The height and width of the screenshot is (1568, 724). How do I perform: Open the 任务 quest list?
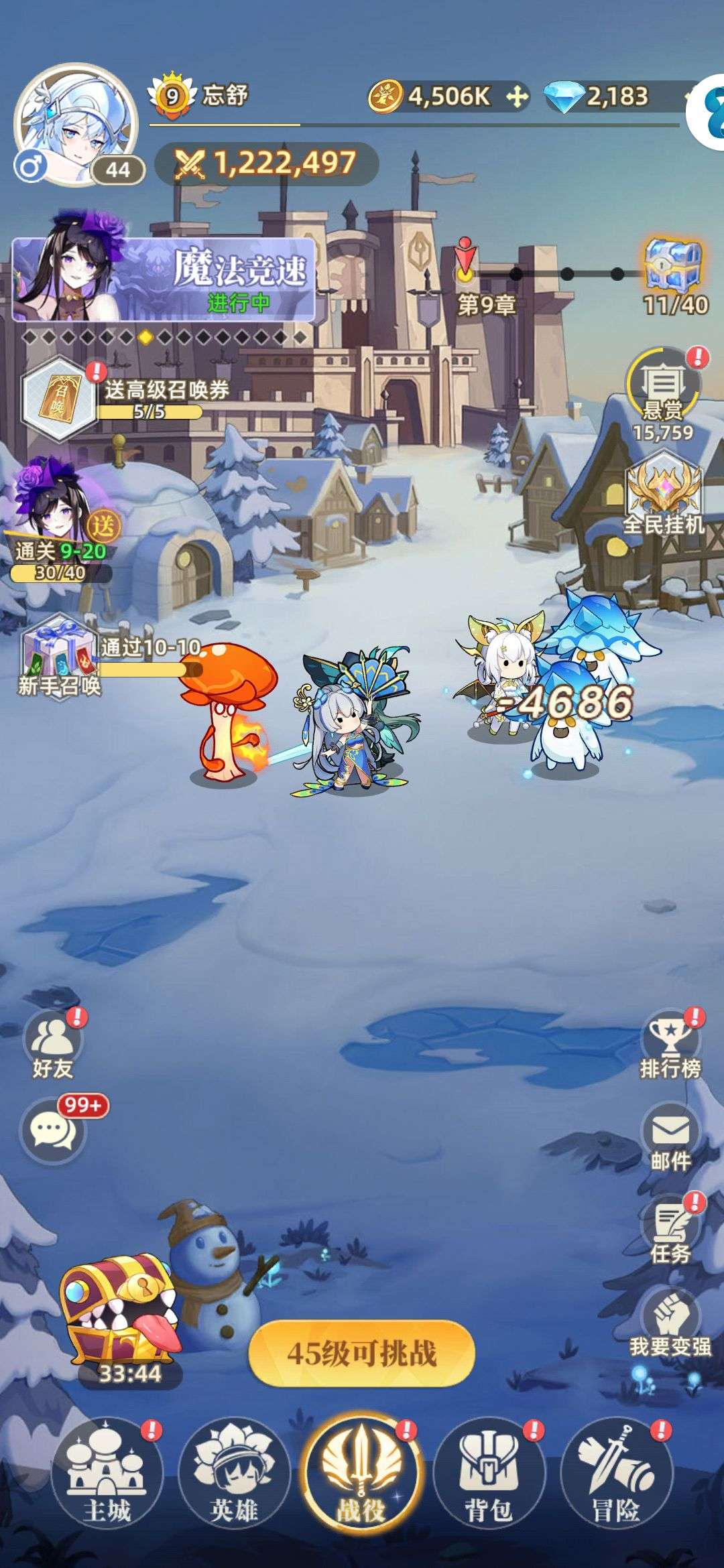(670, 1230)
